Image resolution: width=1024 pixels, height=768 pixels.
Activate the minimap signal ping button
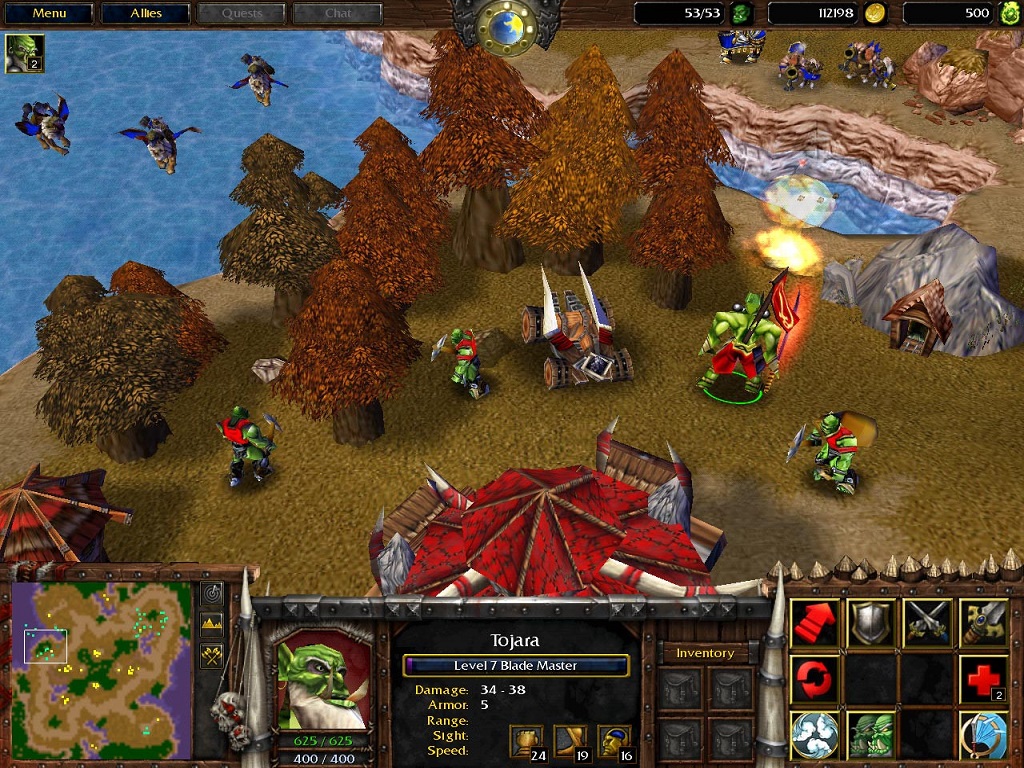coord(212,594)
